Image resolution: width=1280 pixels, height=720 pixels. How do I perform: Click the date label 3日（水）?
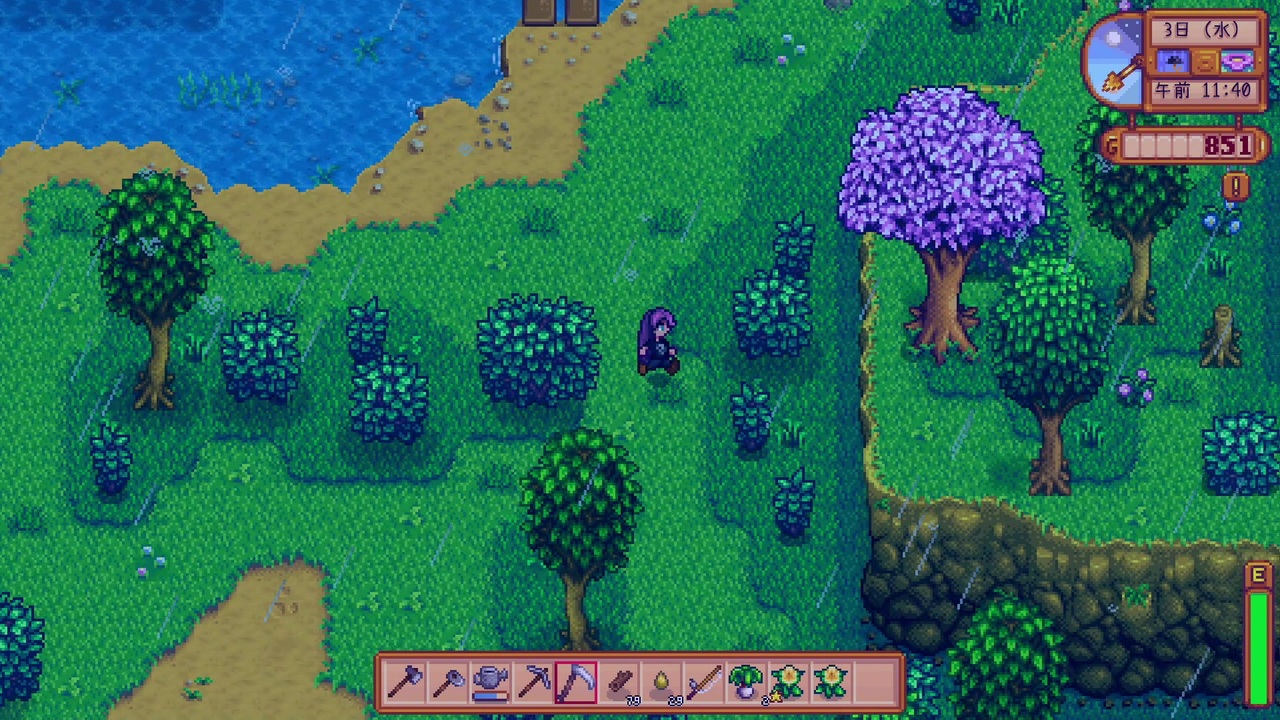tap(1201, 30)
